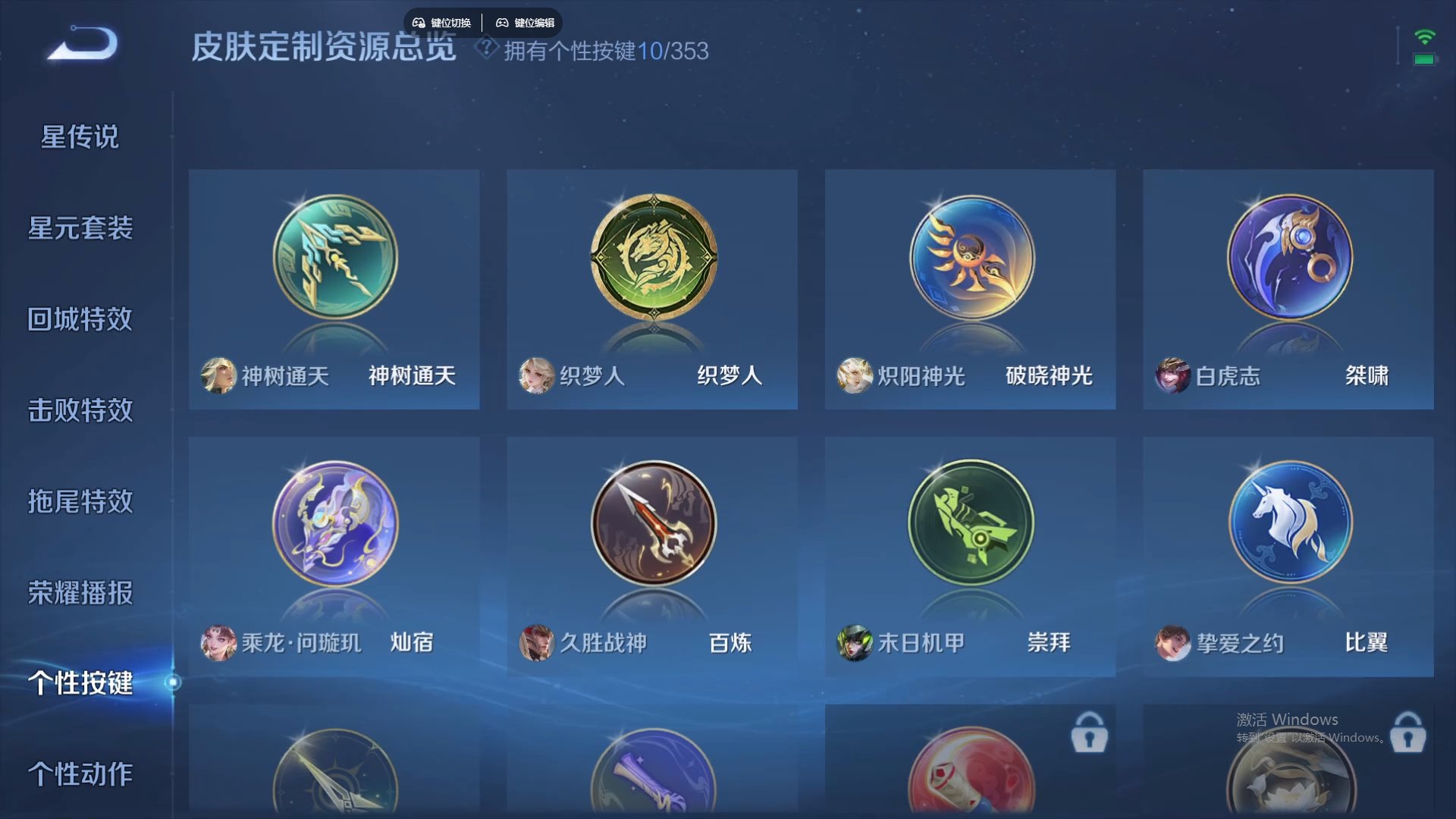Select the 桀啸 purple tiger medallion
Screen dimensions: 1456x819
[1289, 258]
